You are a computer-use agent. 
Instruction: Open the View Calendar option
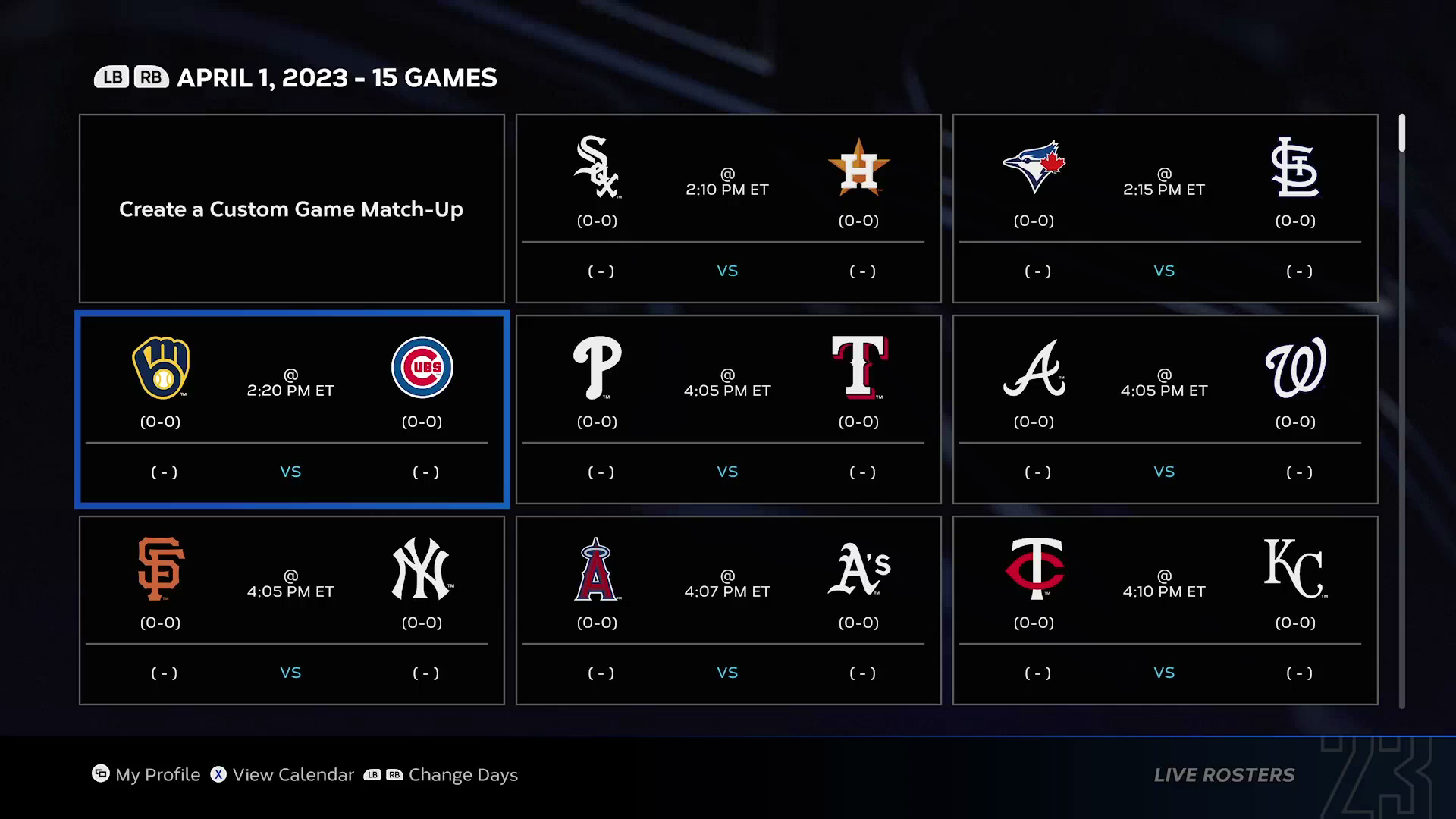[x=281, y=775]
